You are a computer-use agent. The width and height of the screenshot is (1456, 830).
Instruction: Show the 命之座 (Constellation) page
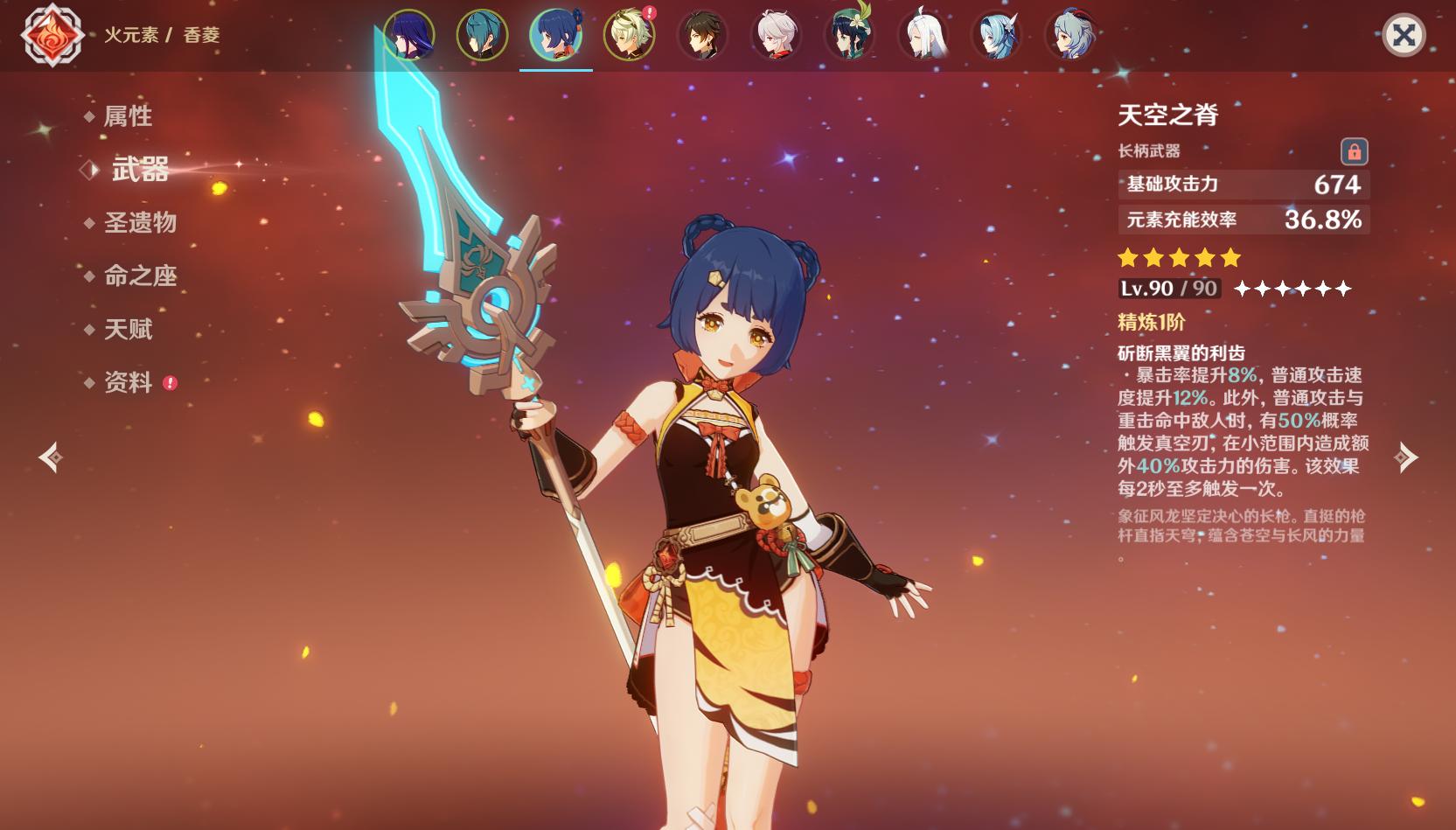coord(140,276)
